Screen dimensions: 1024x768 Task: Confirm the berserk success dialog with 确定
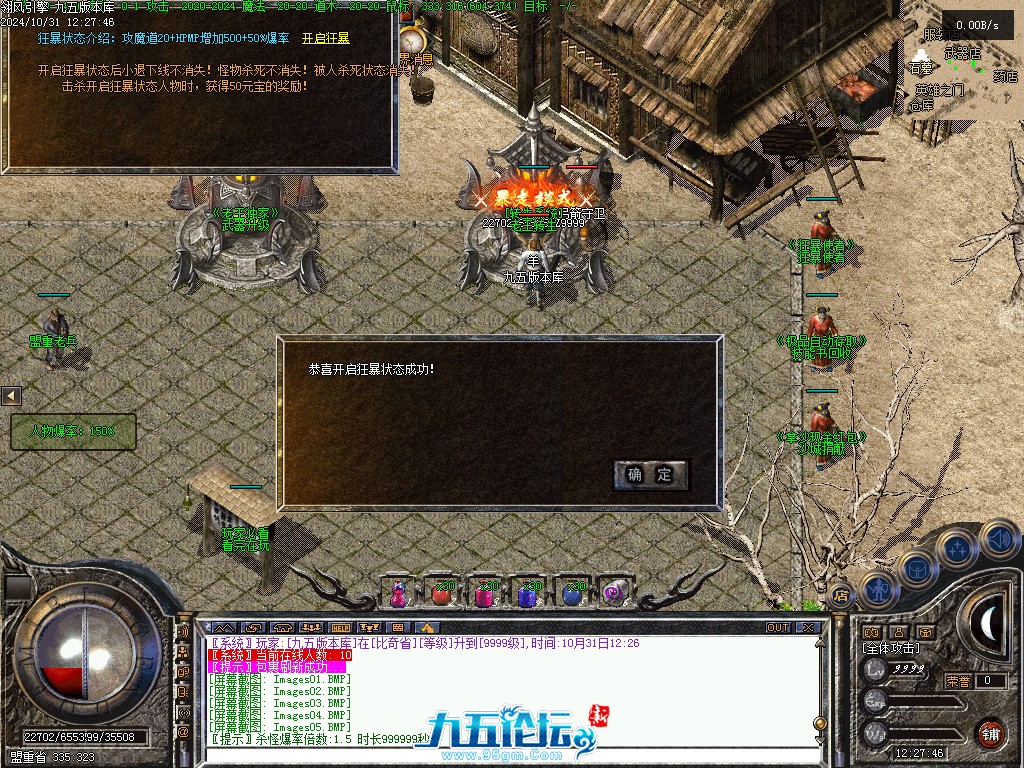(x=651, y=475)
